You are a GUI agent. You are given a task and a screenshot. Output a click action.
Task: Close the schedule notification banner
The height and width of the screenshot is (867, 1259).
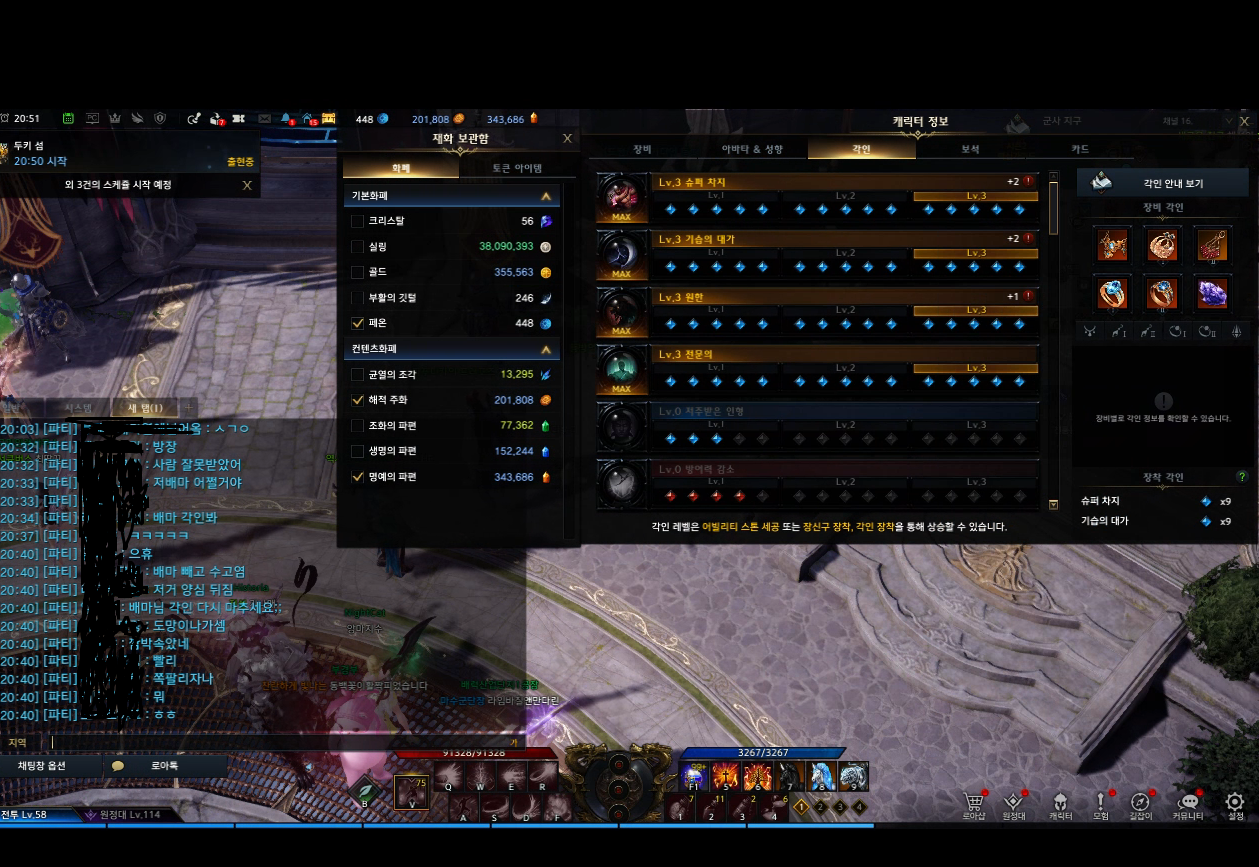tap(247, 185)
